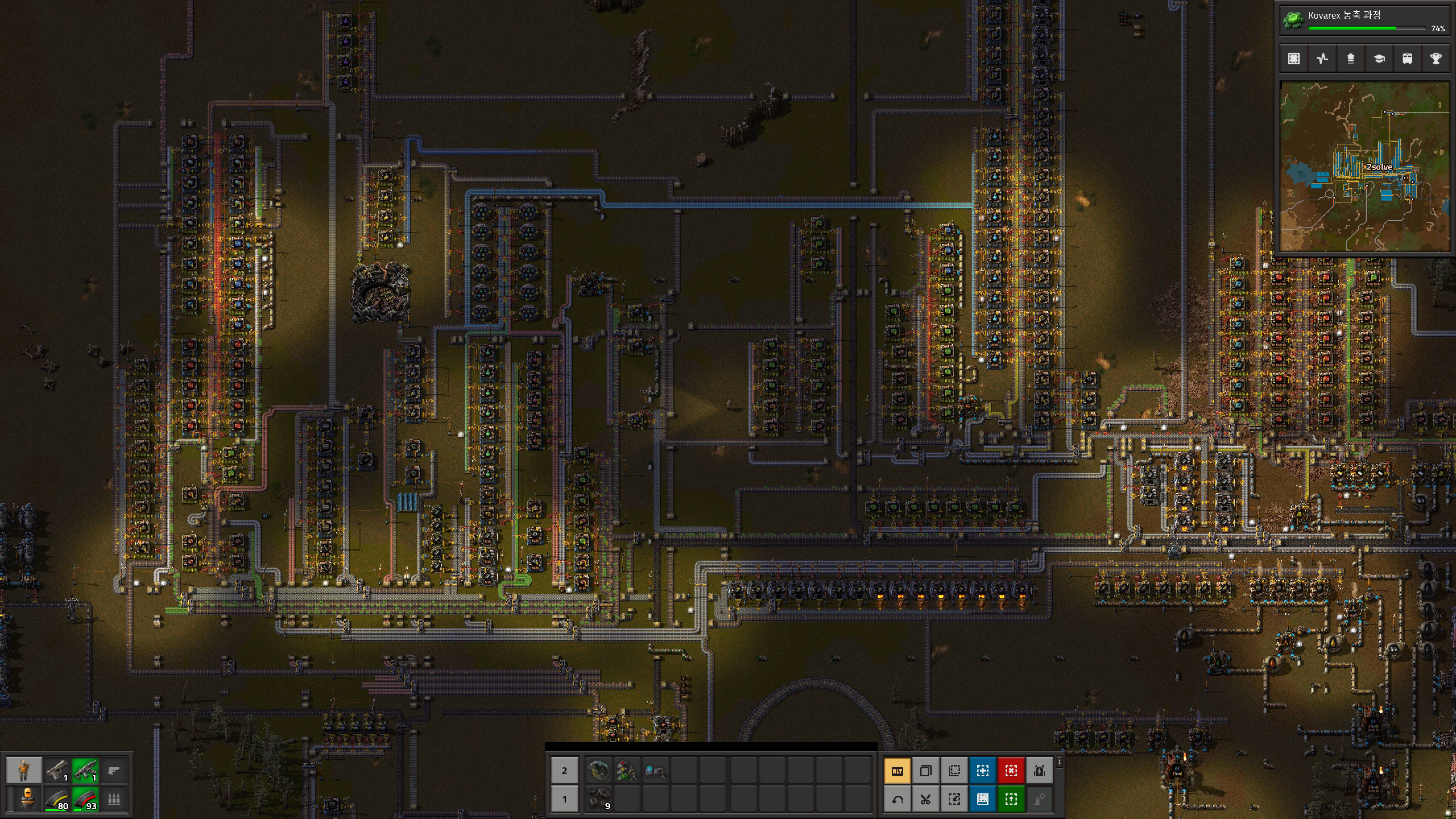Toggle the ALT mode button
Image resolution: width=1456 pixels, height=819 pixels.
pyautogui.click(x=897, y=770)
